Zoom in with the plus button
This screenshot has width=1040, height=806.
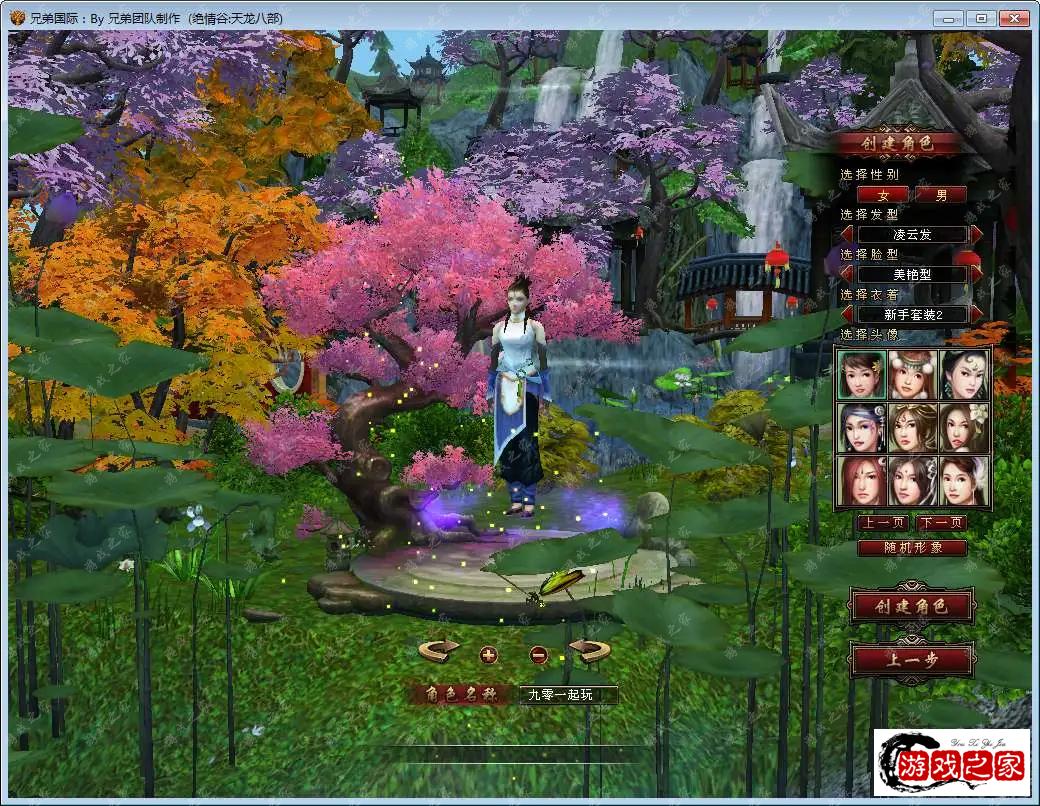pyautogui.click(x=488, y=655)
